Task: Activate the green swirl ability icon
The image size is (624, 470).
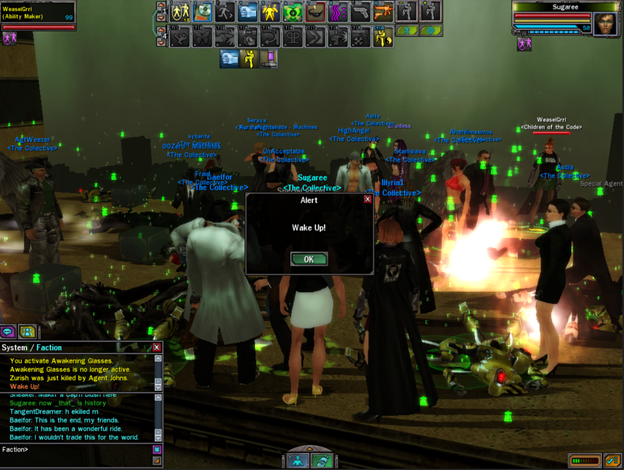Action: (293, 13)
